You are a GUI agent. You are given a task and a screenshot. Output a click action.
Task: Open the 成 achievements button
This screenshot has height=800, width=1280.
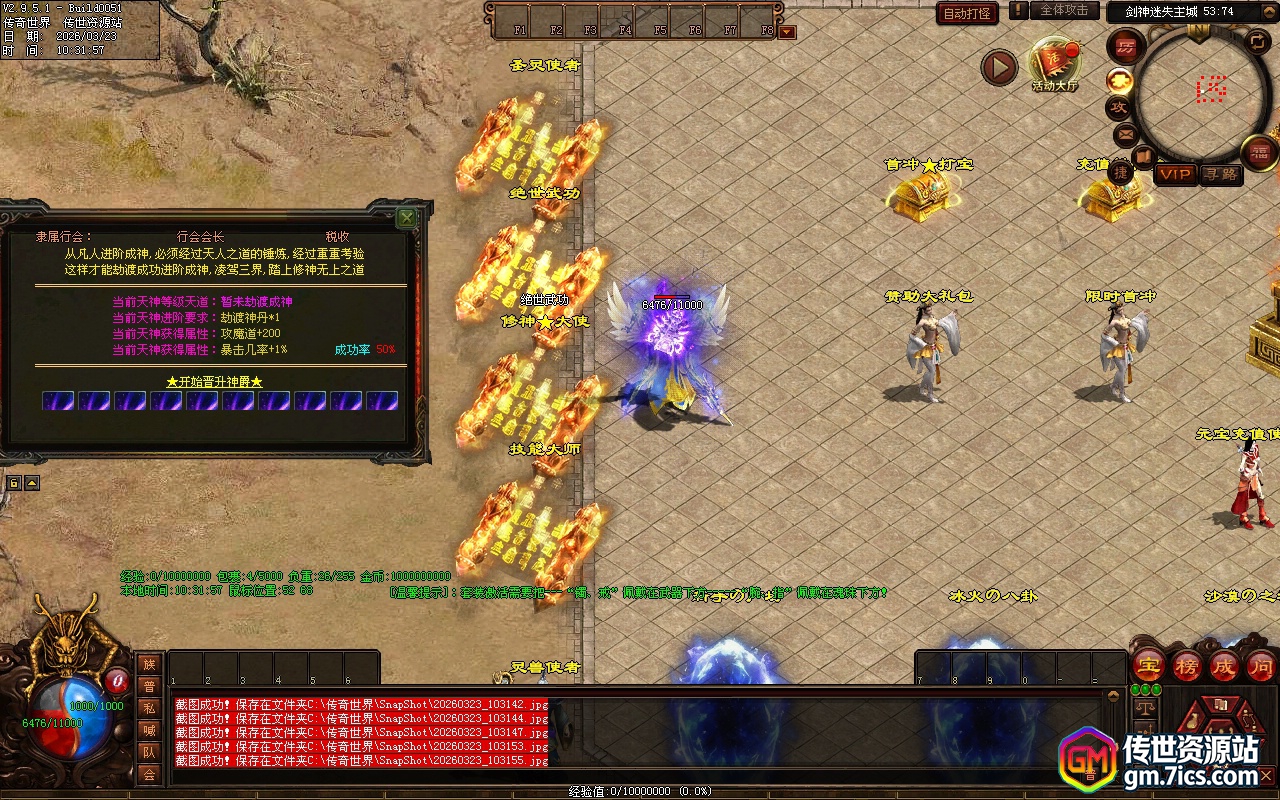[1224, 665]
